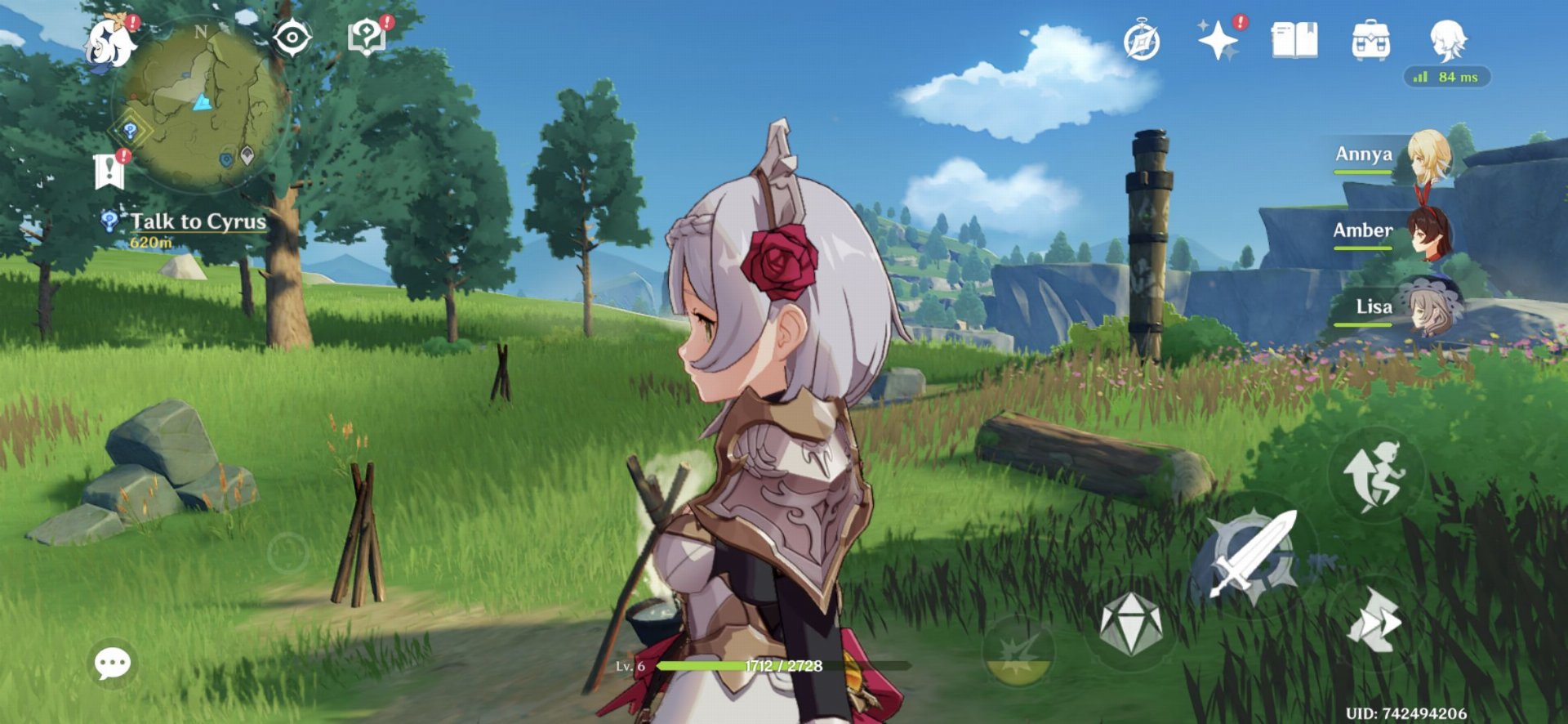Screen dimensions: 1568x724
Task: Open the tutorial question mark icon
Action: [367, 38]
